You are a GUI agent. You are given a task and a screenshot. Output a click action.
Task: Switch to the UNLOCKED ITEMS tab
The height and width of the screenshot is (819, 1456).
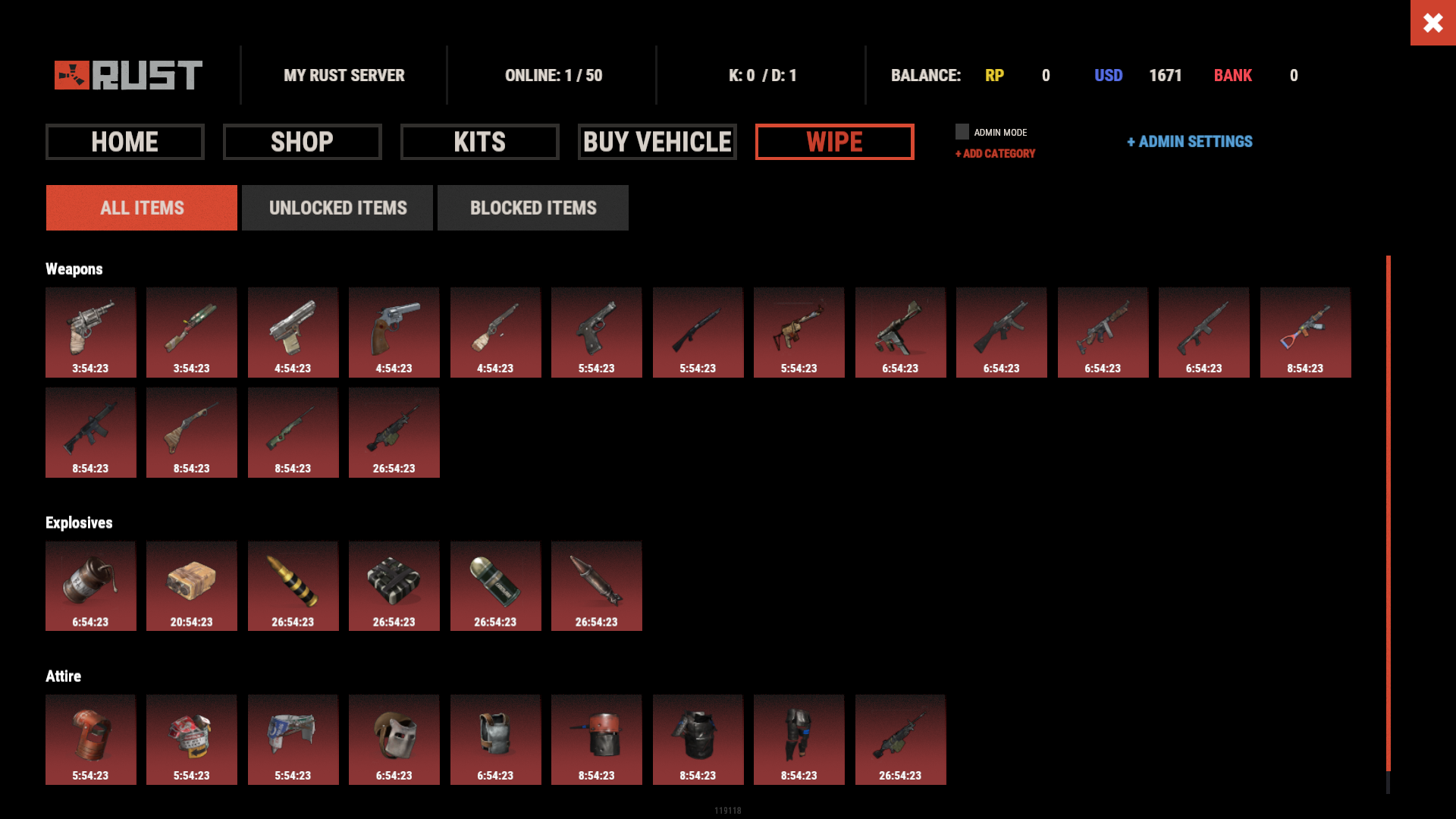[x=337, y=208]
